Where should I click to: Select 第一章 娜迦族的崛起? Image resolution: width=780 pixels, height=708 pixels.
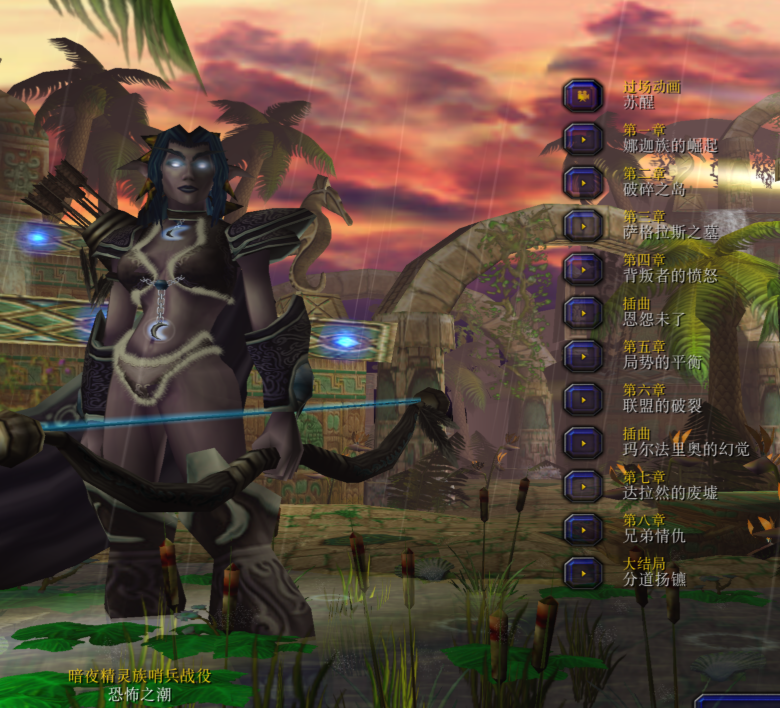pos(582,139)
